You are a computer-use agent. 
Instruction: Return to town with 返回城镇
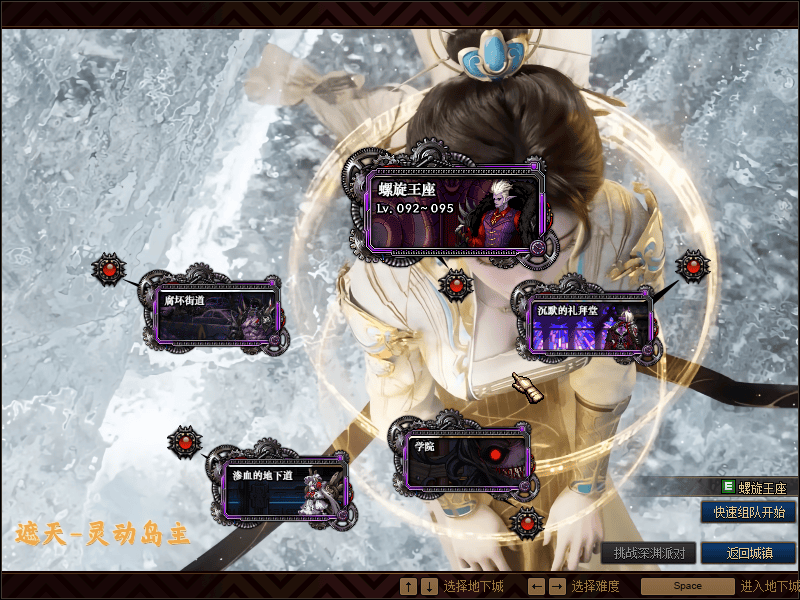748,553
